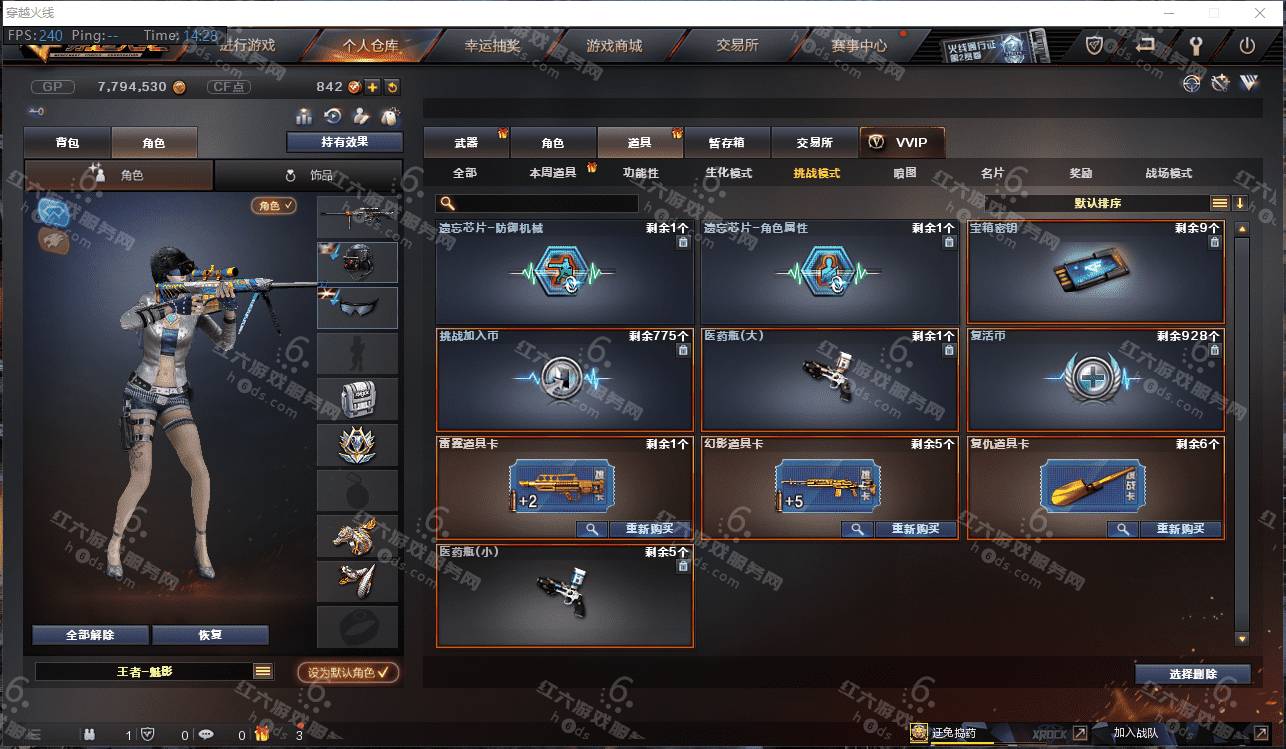Select the 宝箱密钥 treasure key item
The width and height of the screenshot is (1286, 749).
coord(1095,271)
